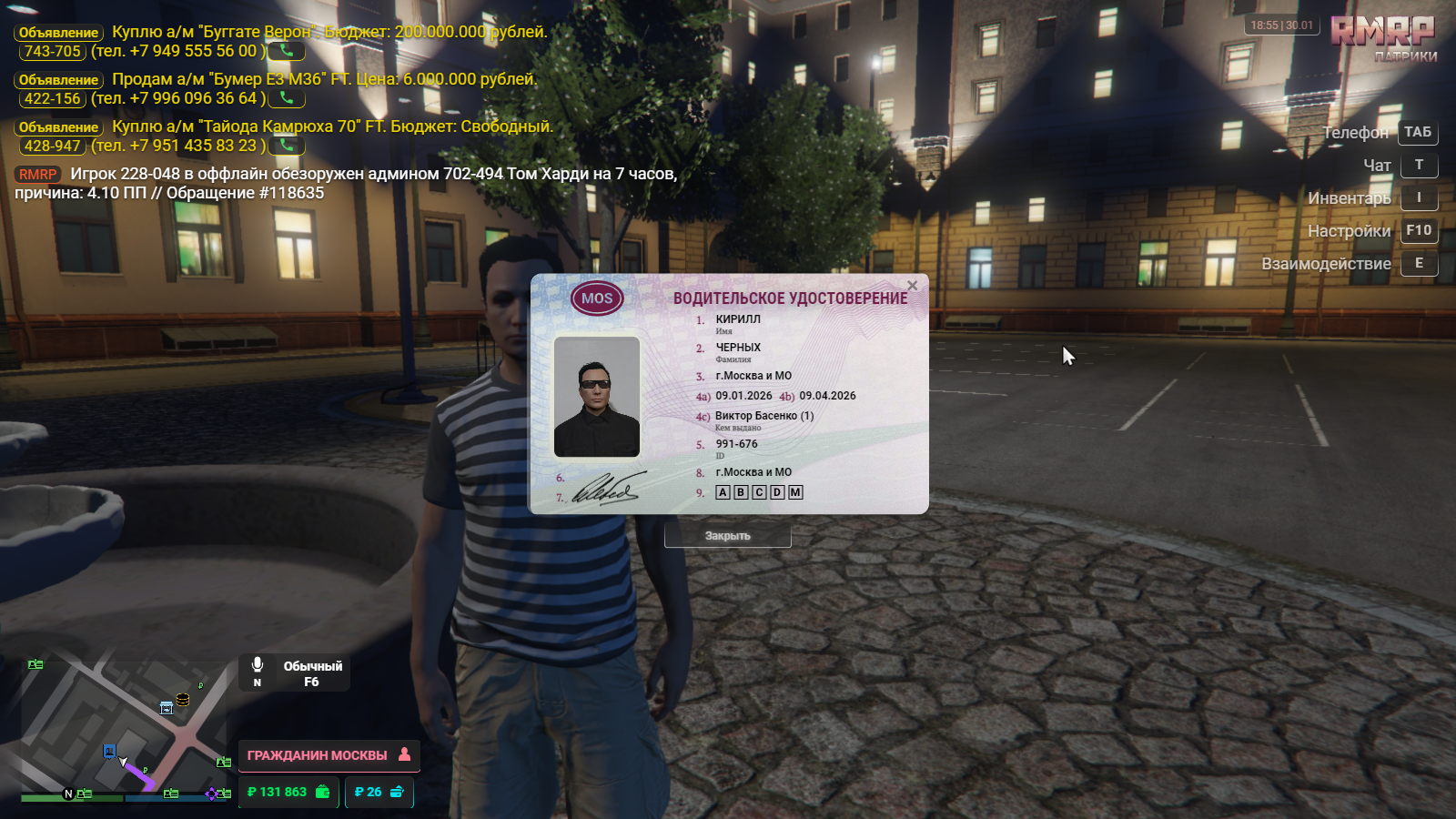Select player ID 422-156 in the second ad
The height and width of the screenshot is (819, 1456).
pos(53,99)
